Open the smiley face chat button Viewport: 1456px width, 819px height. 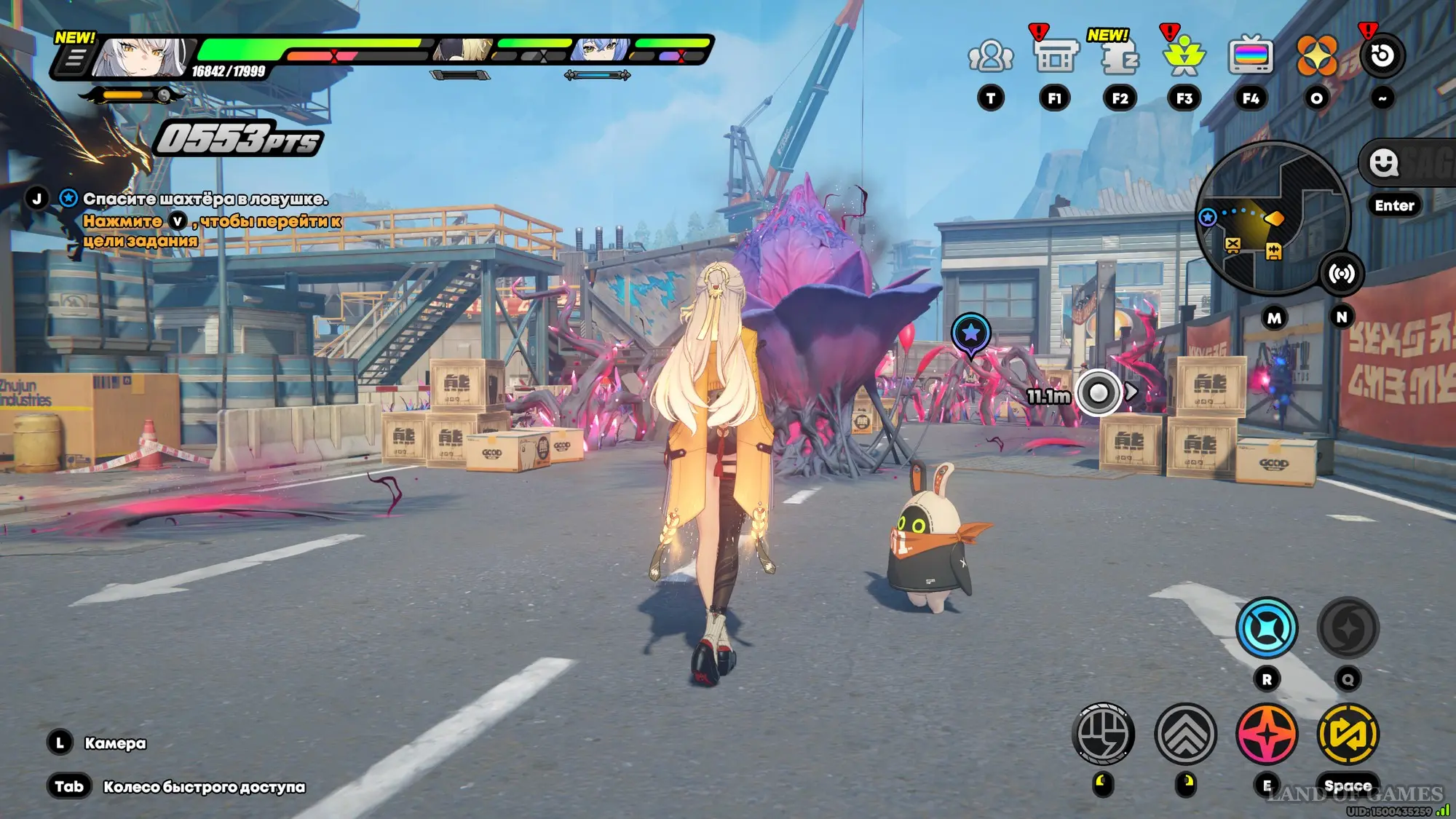1384,163
